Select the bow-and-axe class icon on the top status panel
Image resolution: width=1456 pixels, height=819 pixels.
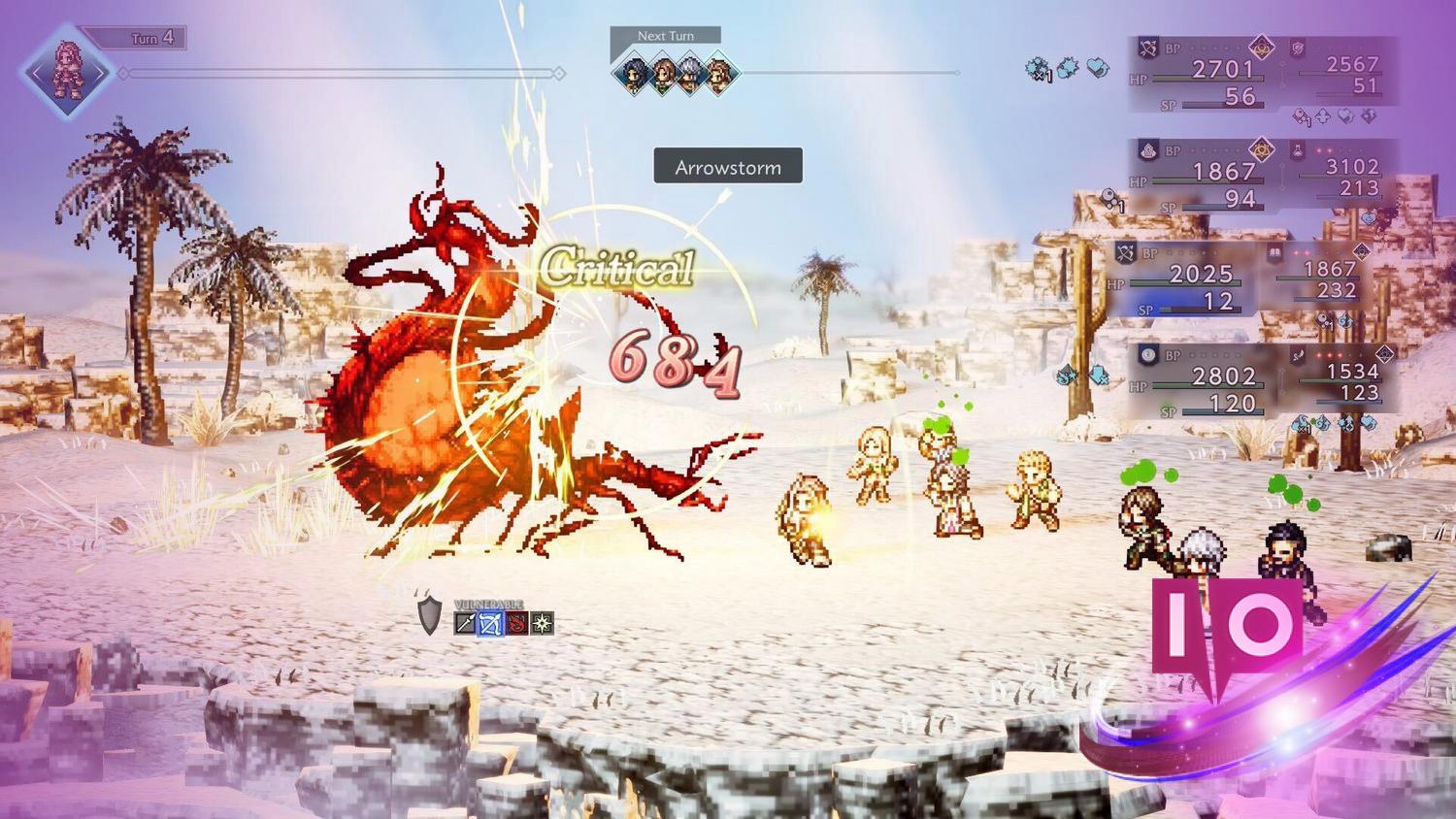coord(1148,47)
